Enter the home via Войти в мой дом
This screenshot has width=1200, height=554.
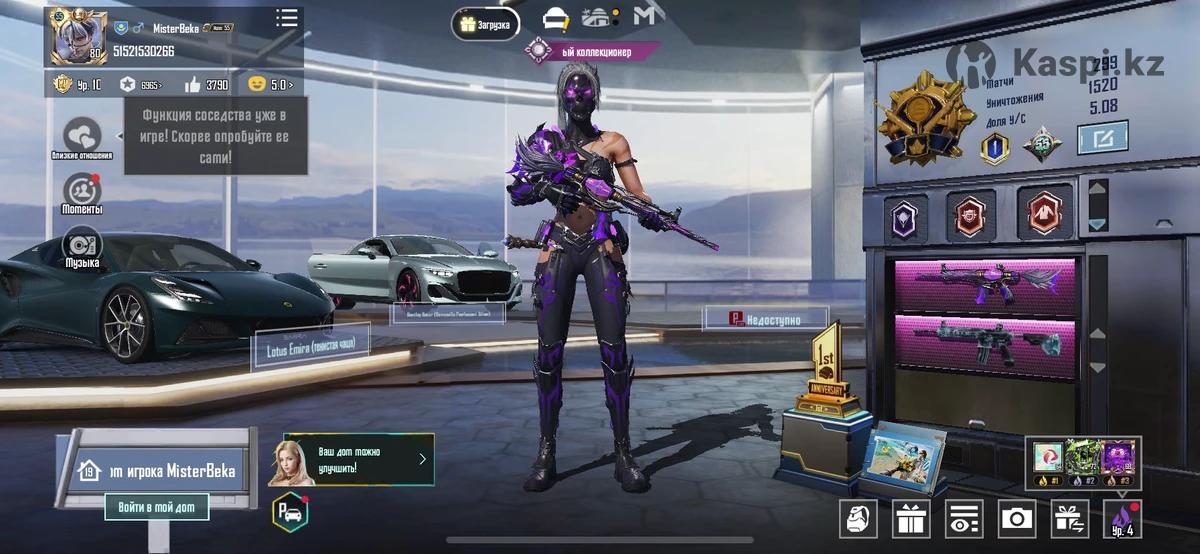click(x=157, y=507)
